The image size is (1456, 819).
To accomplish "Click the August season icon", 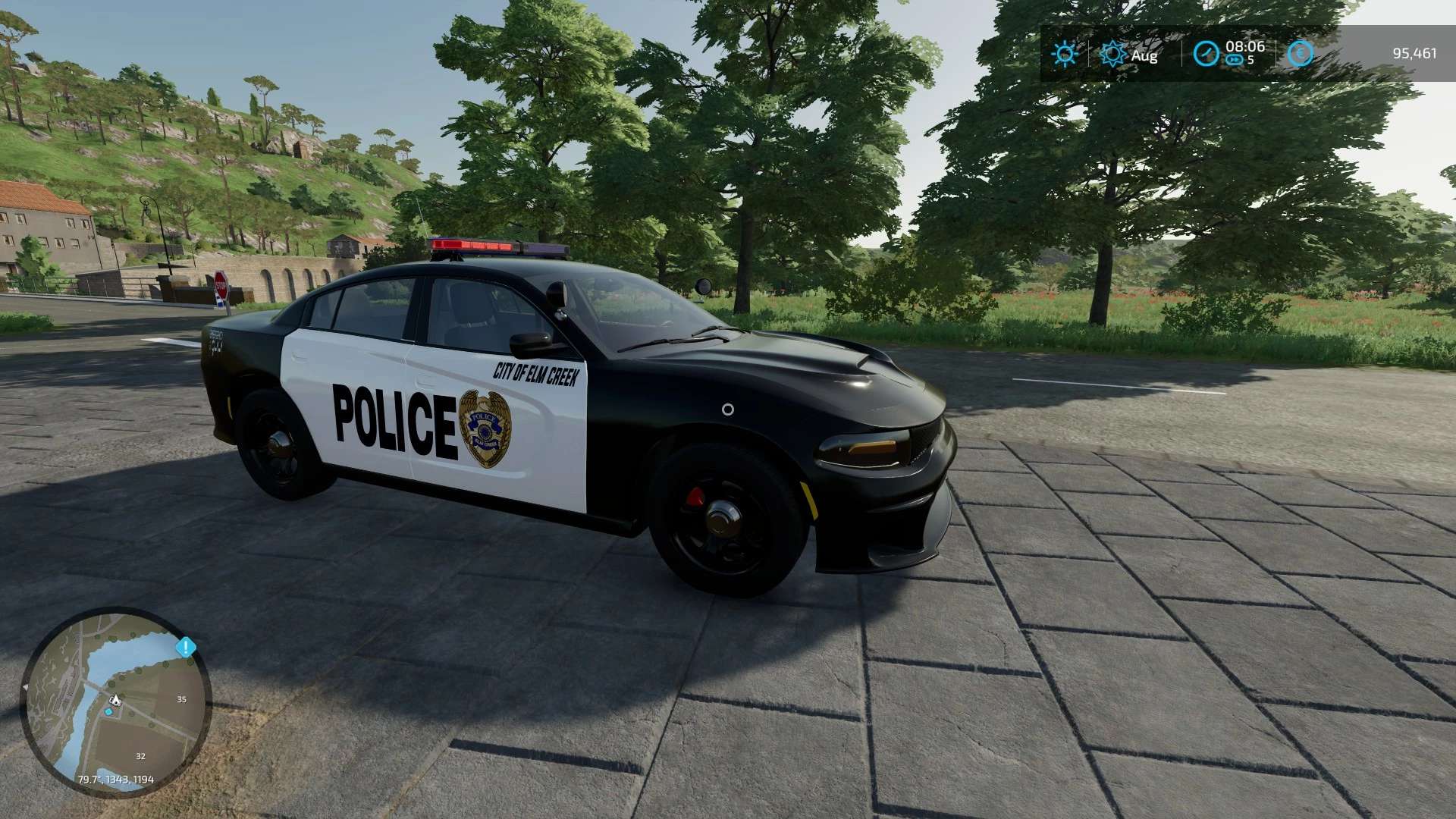I will [1113, 54].
